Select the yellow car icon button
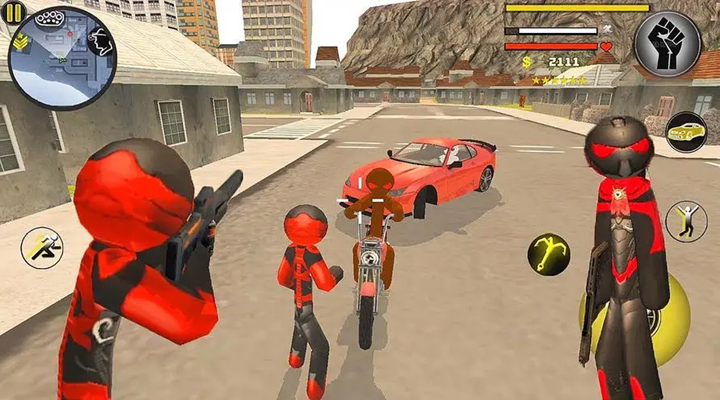Screen dimensions: 720x400 (x=686, y=131)
